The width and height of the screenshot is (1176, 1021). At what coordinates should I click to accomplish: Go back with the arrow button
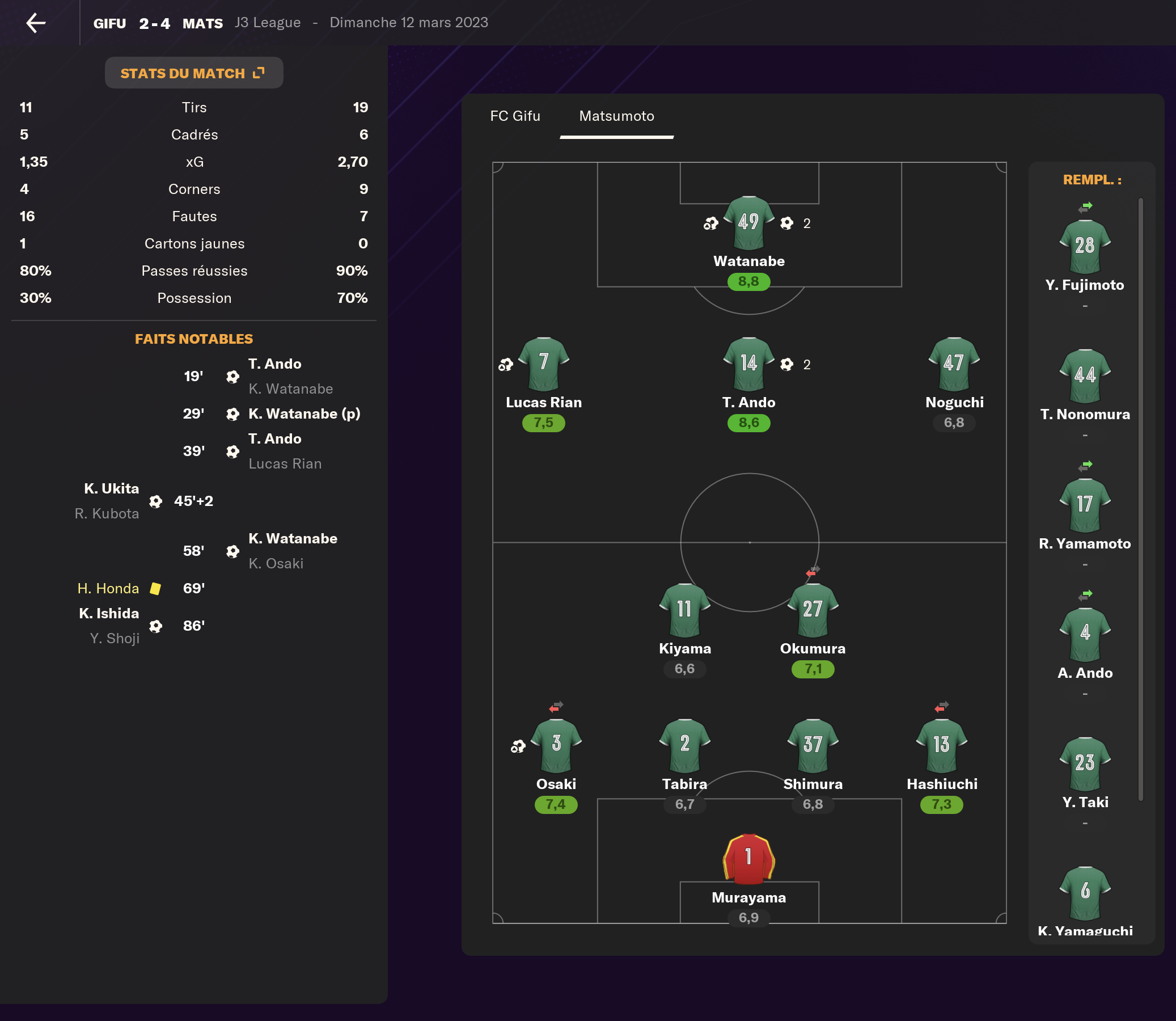pos(36,23)
